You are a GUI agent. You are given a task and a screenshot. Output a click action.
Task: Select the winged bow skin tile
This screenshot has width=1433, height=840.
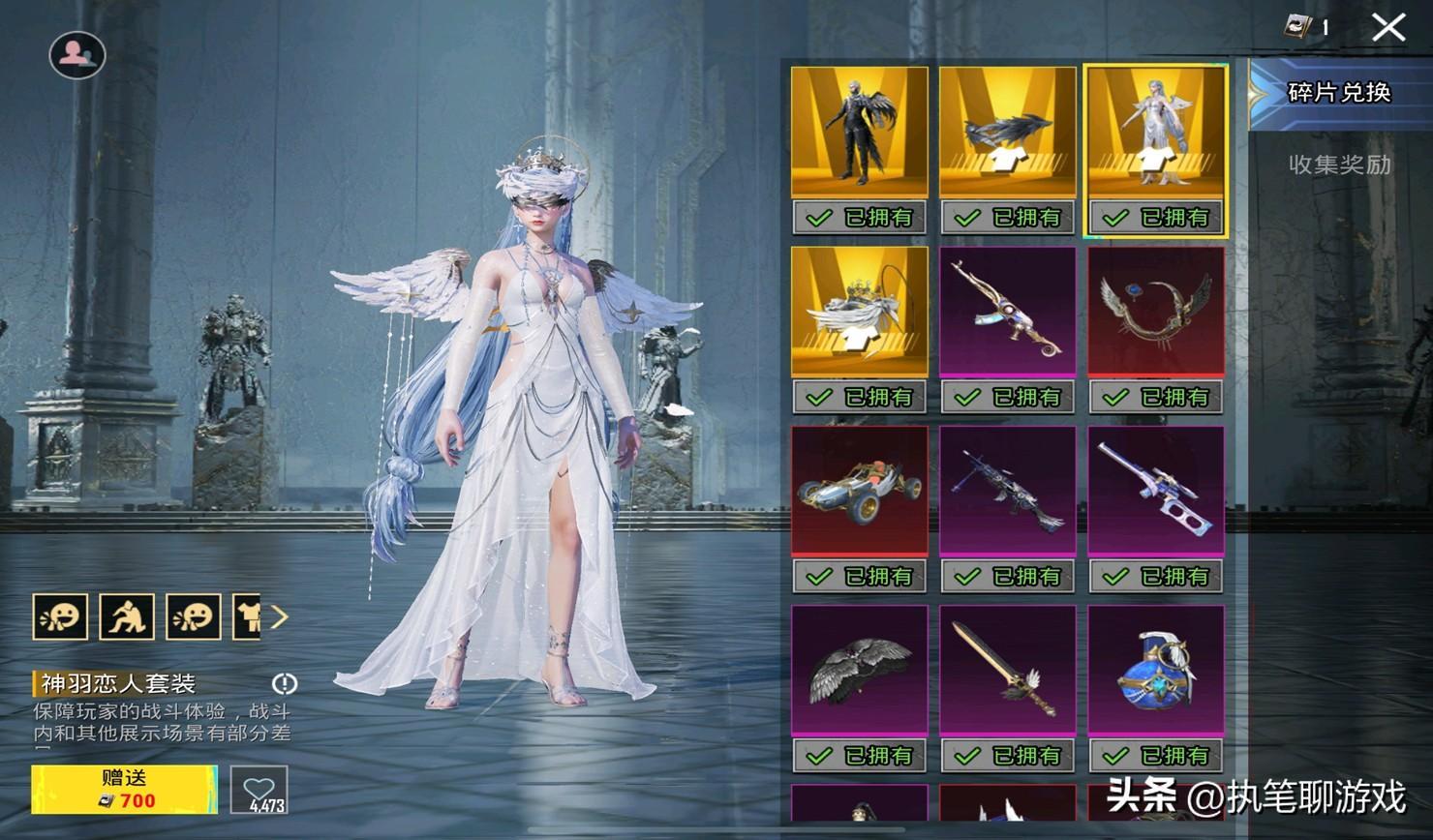[1155, 312]
